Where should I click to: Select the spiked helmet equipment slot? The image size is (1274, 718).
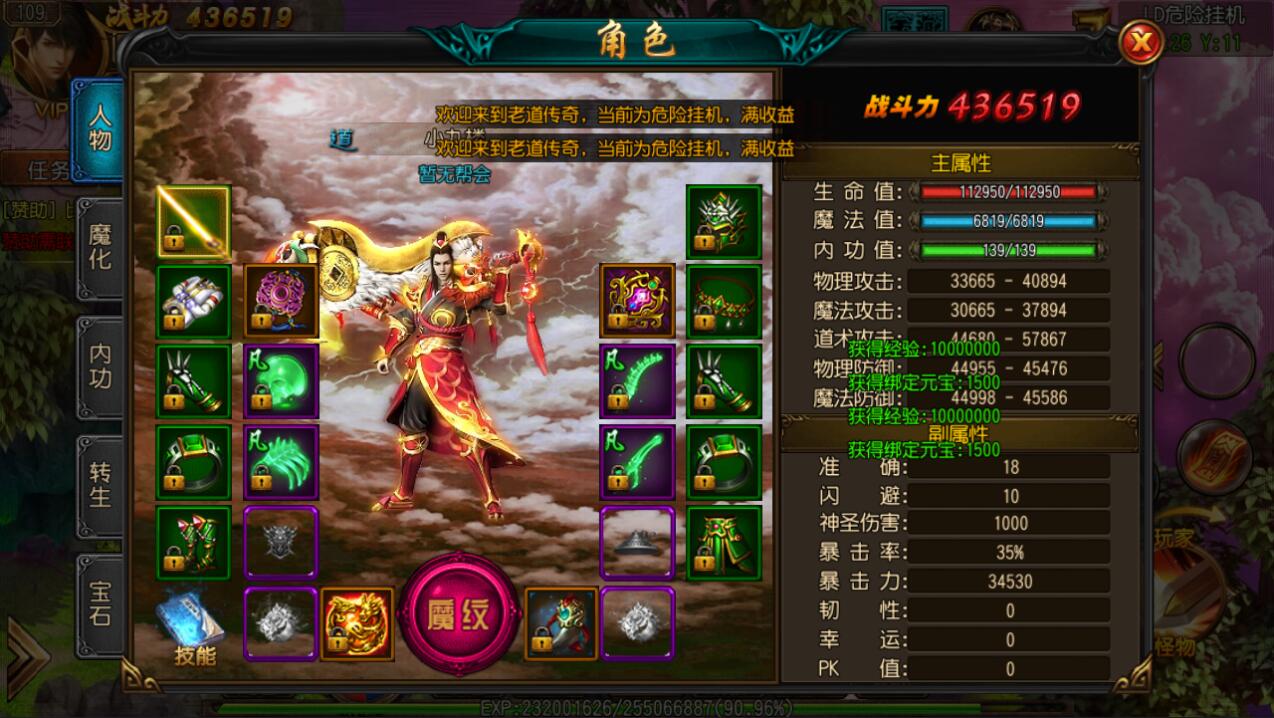724,221
